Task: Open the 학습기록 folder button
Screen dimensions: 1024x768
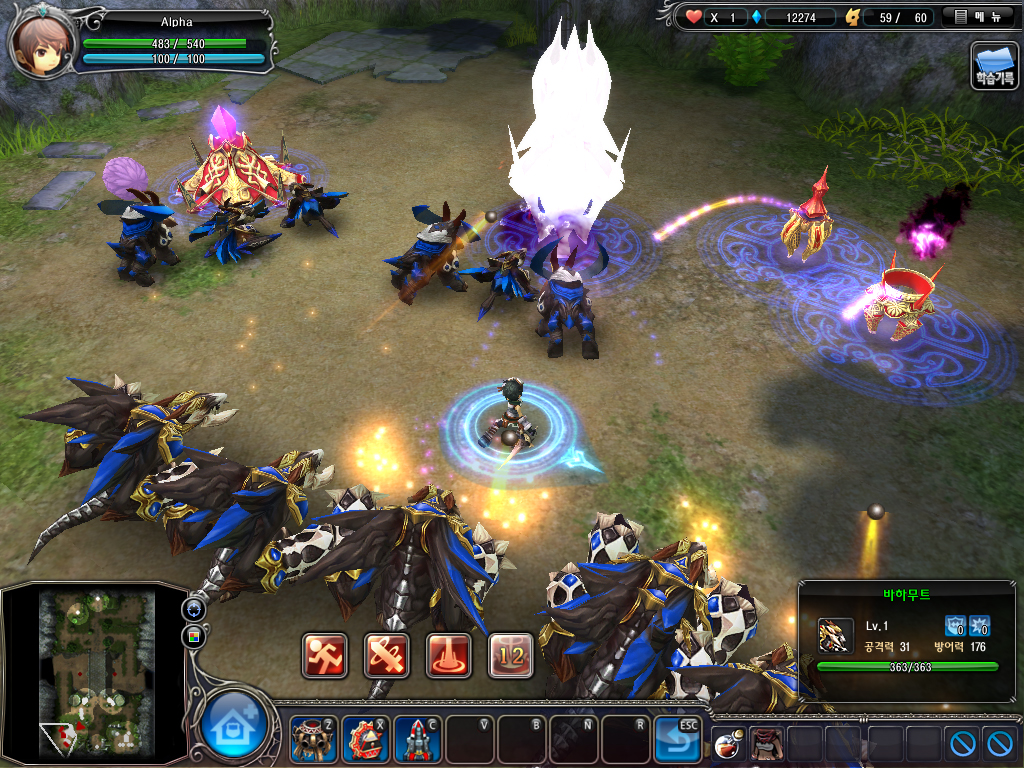Action: click(x=994, y=66)
